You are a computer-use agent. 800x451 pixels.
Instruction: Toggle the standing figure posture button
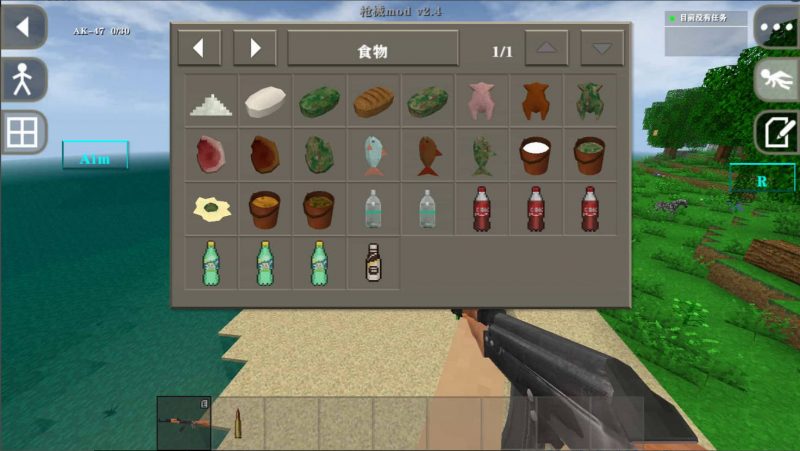tap(23, 80)
